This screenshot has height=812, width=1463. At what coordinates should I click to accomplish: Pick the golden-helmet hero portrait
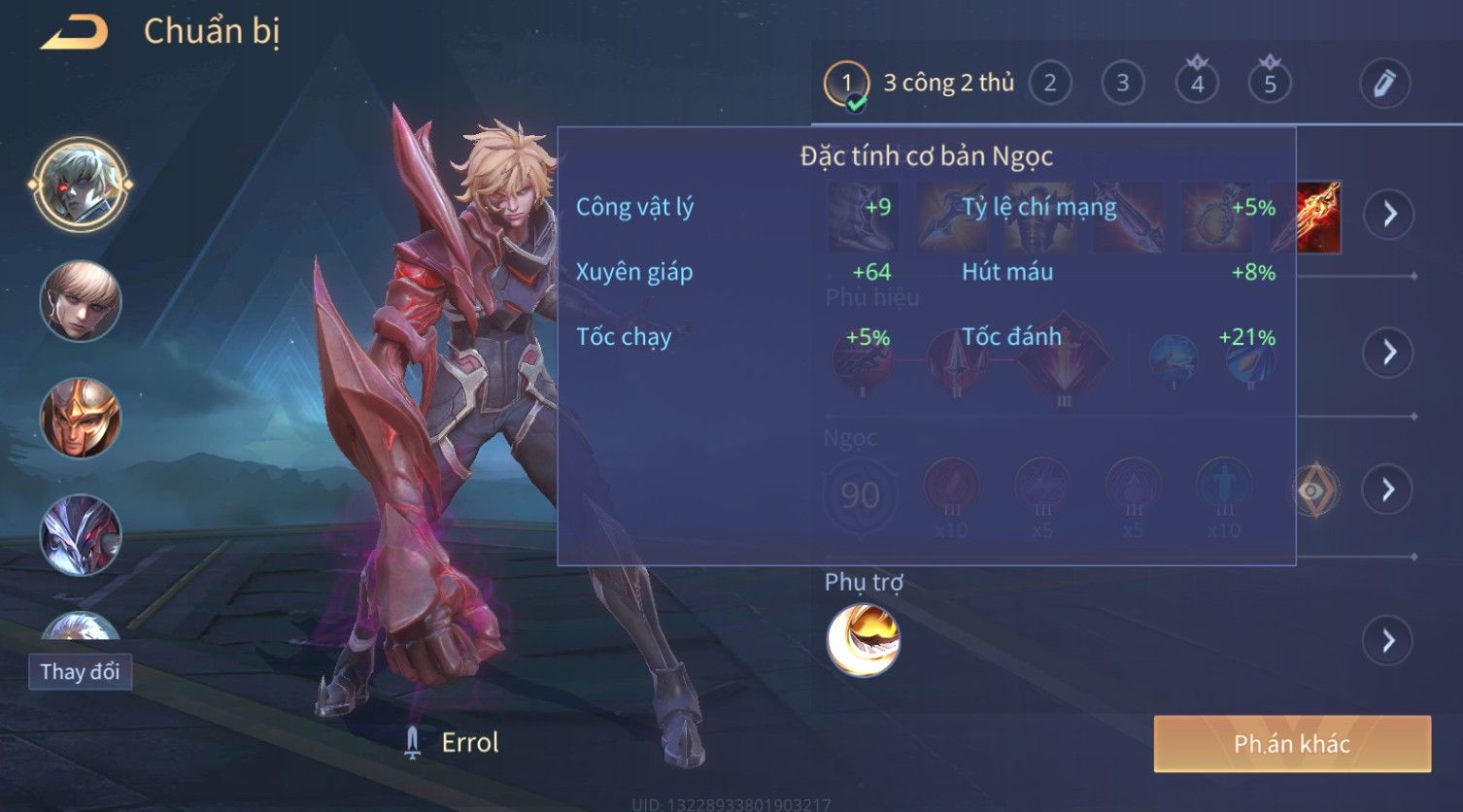click(80, 418)
